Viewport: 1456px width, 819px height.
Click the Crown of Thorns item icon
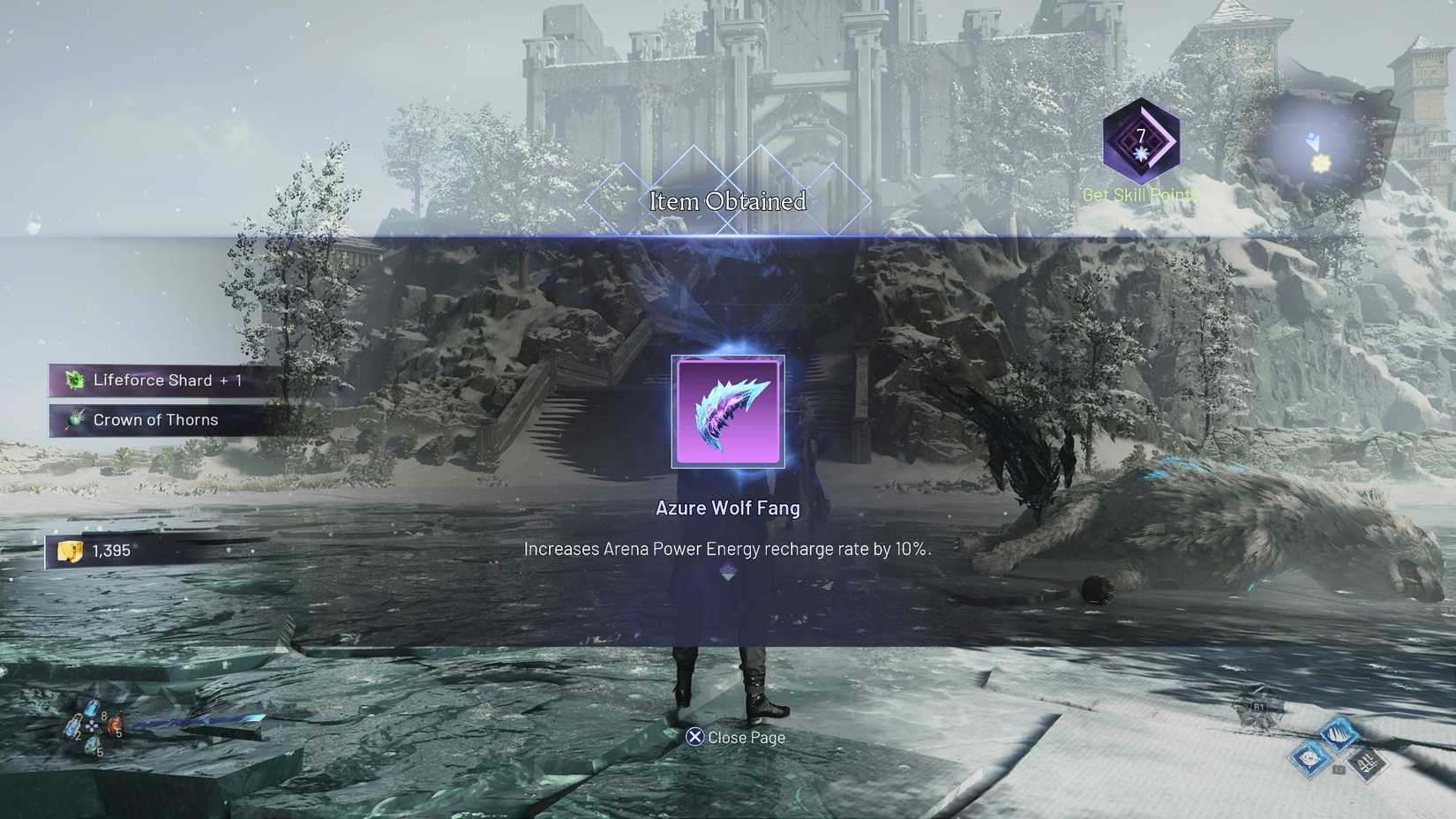pos(74,420)
